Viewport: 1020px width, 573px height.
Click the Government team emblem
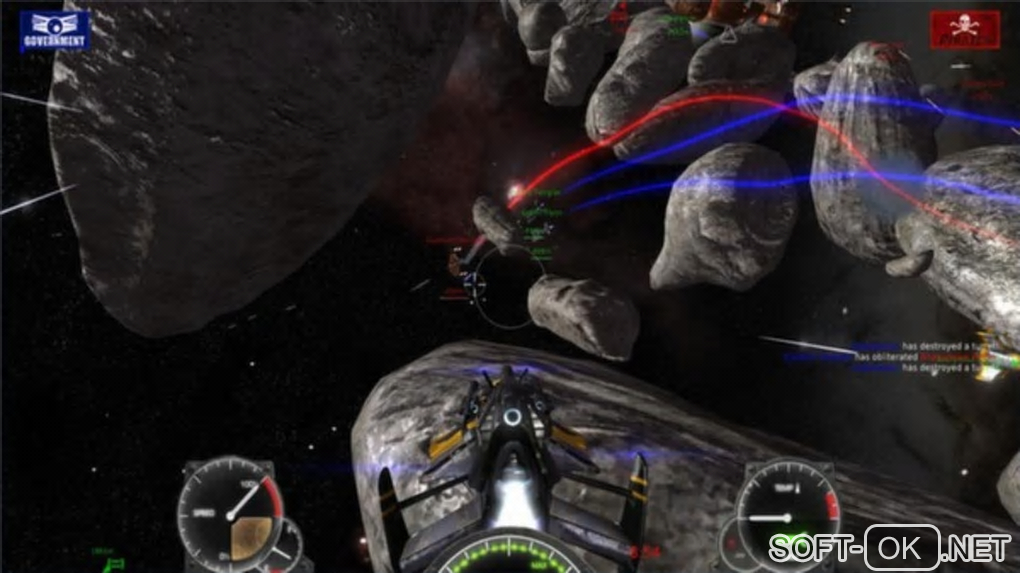click(x=54, y=31)
